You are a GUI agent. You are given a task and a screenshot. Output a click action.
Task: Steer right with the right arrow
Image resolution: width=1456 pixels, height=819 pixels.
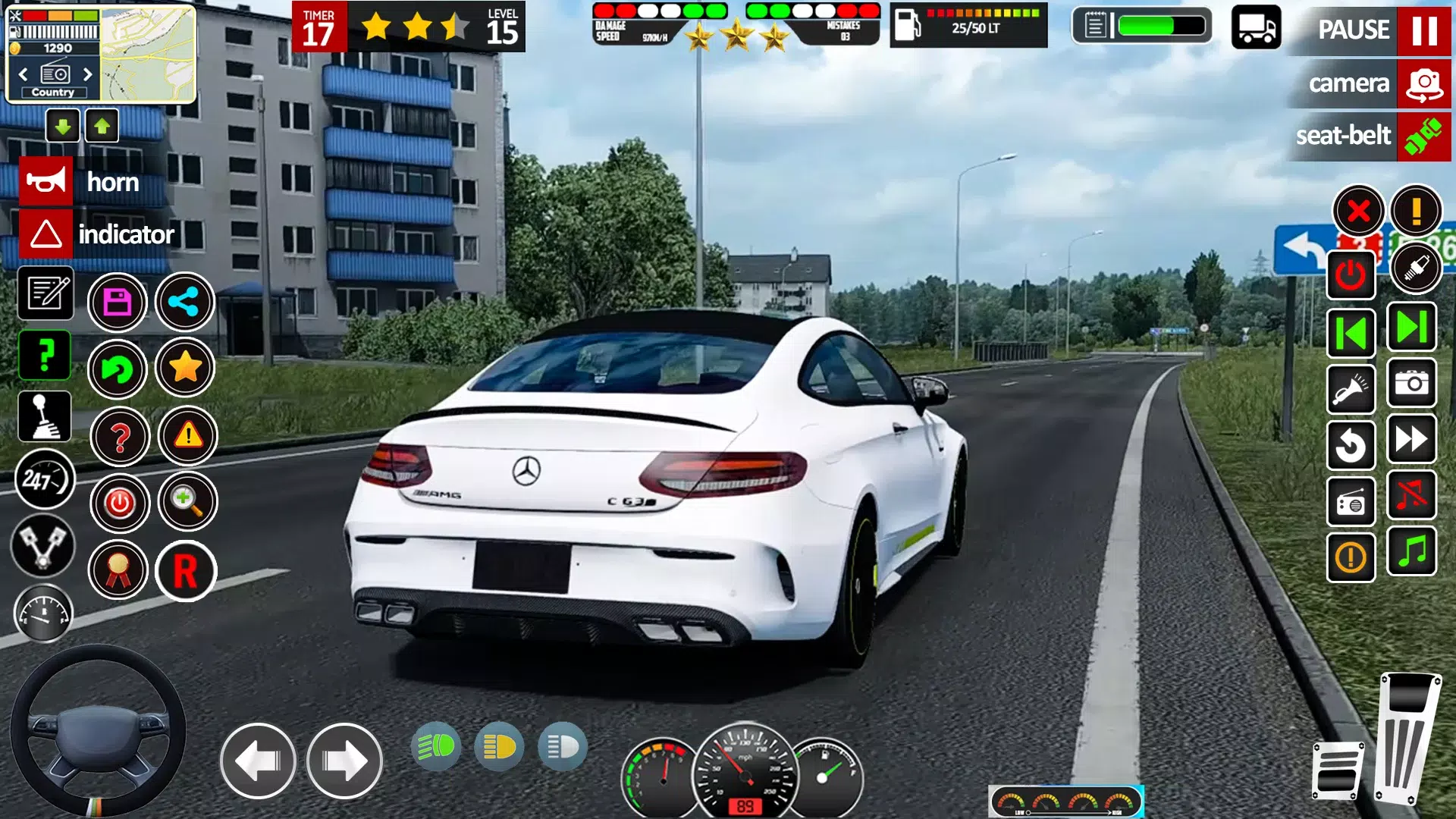[x=344, y=761]
